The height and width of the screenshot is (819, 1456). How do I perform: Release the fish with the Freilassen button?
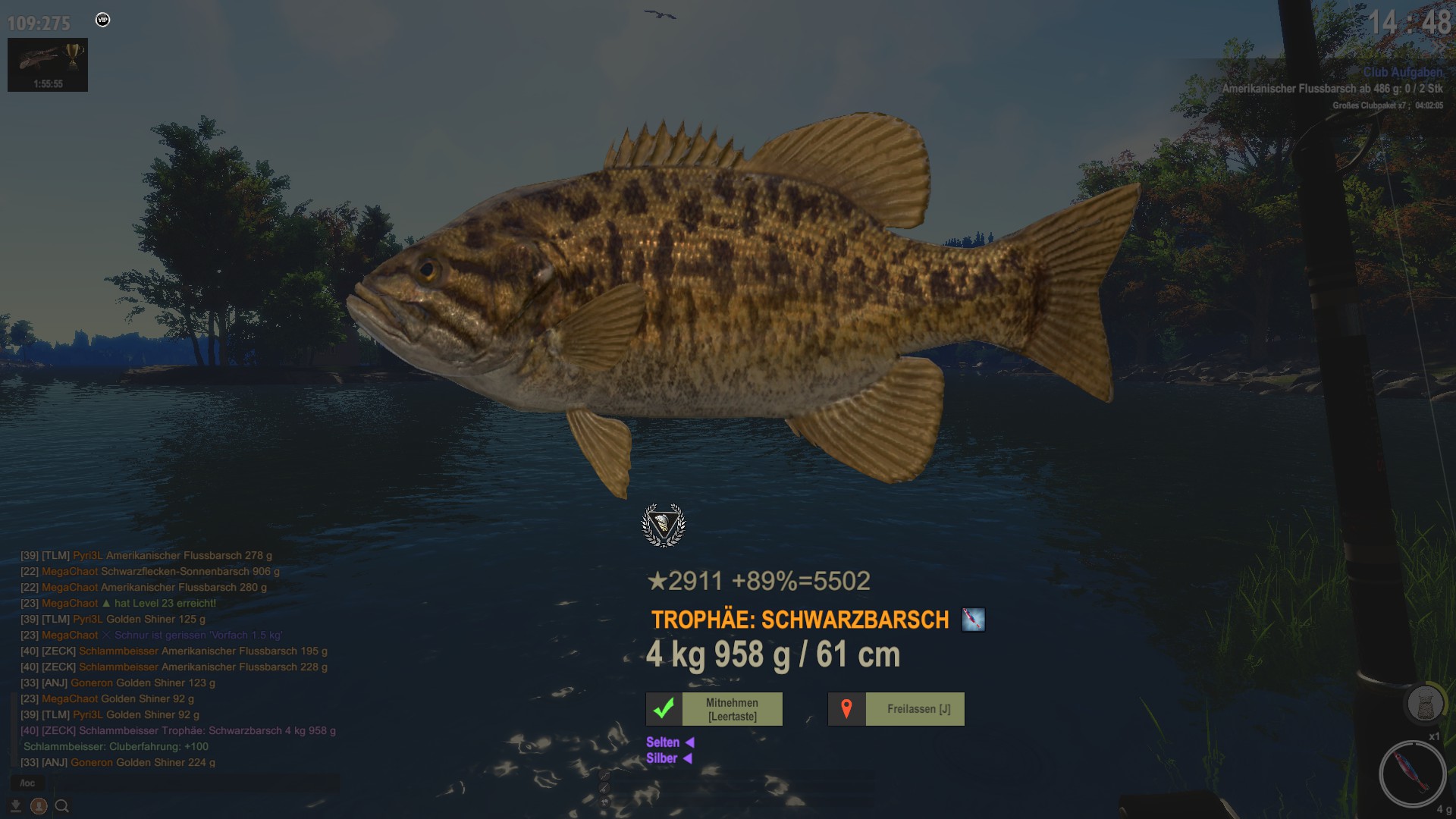click(x=896, y=709)
